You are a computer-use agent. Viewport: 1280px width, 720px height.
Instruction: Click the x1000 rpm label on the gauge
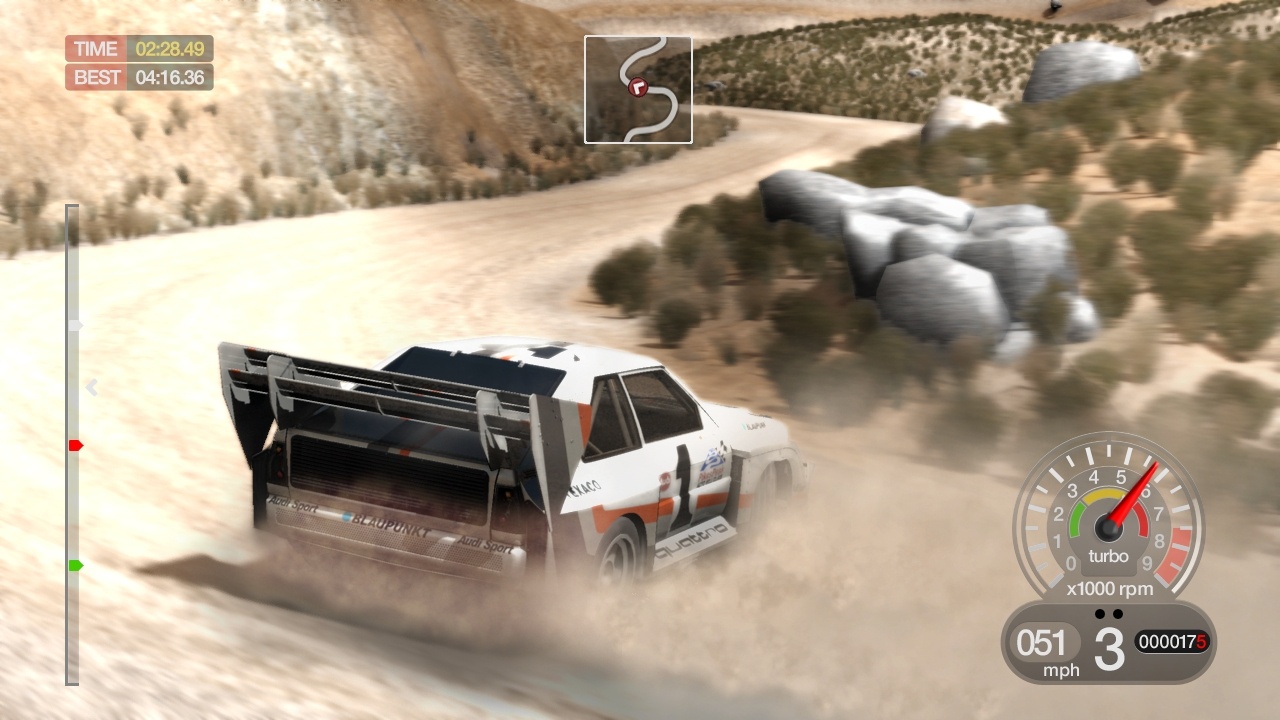point(1108,589)
